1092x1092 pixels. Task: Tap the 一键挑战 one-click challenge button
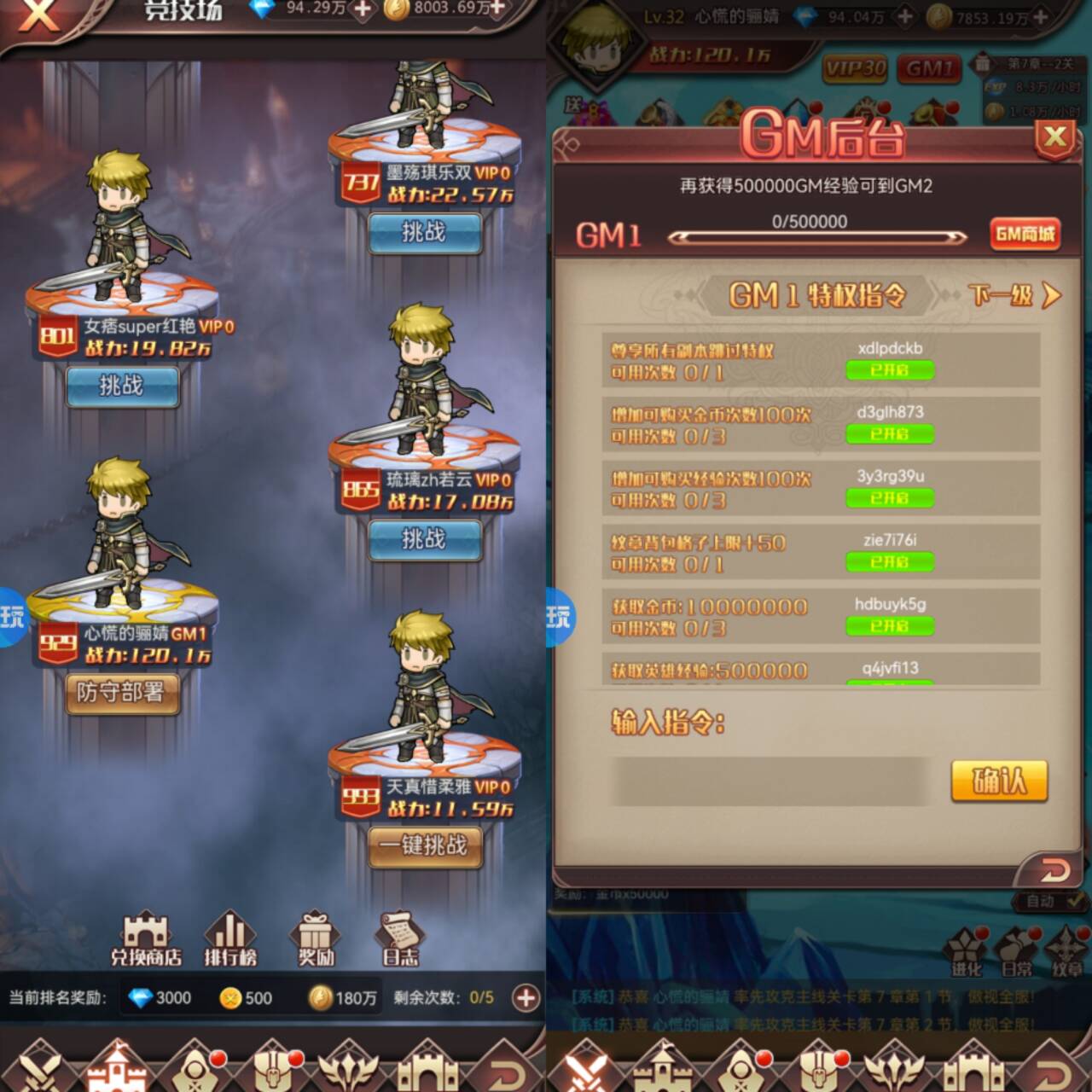[424, 846]
